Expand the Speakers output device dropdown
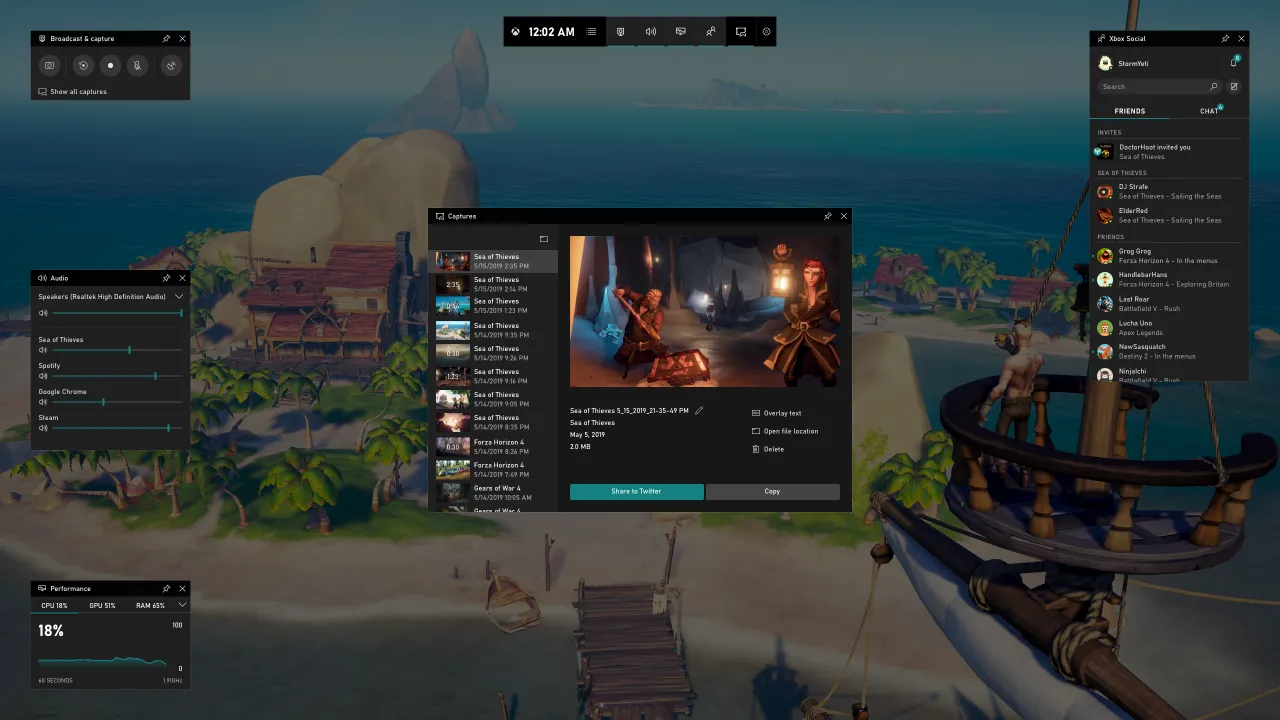This screenshot has height=720, width=1280. pyautogui.click(x=178, y=296)
